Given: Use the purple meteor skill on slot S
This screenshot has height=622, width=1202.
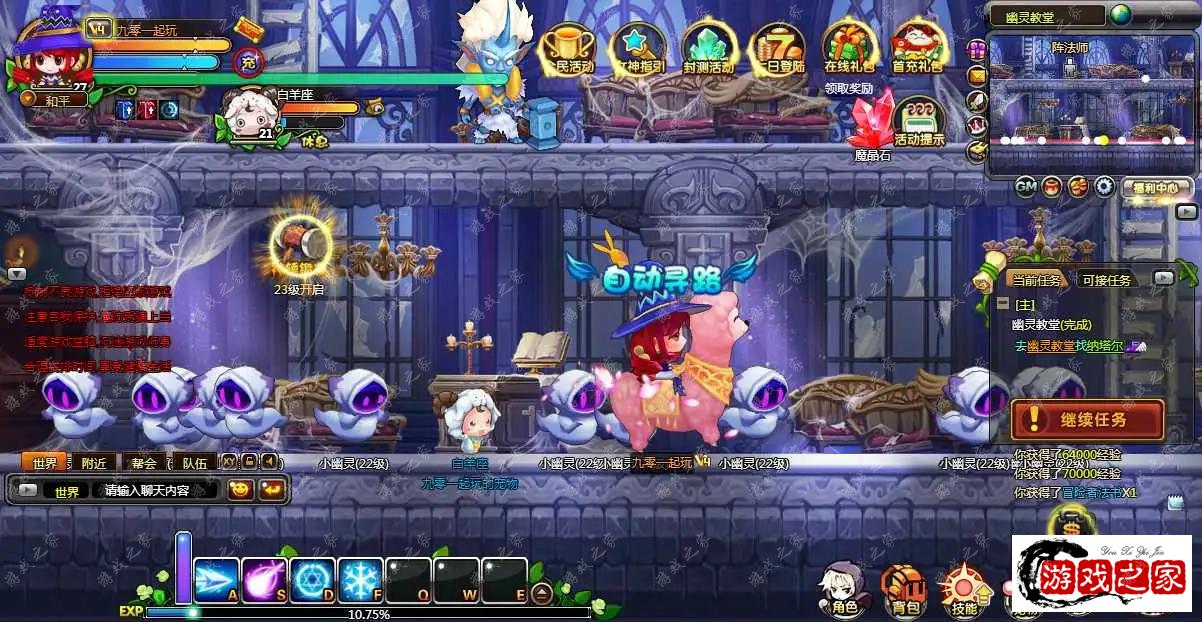Looking at the screenshot, I should click(x=265, y=580).
